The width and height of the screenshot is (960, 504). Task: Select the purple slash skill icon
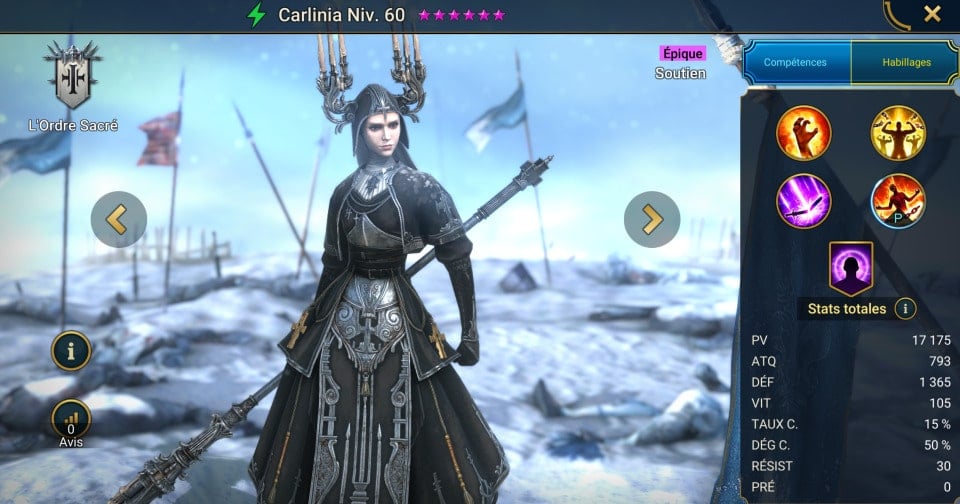pos(804,201)
